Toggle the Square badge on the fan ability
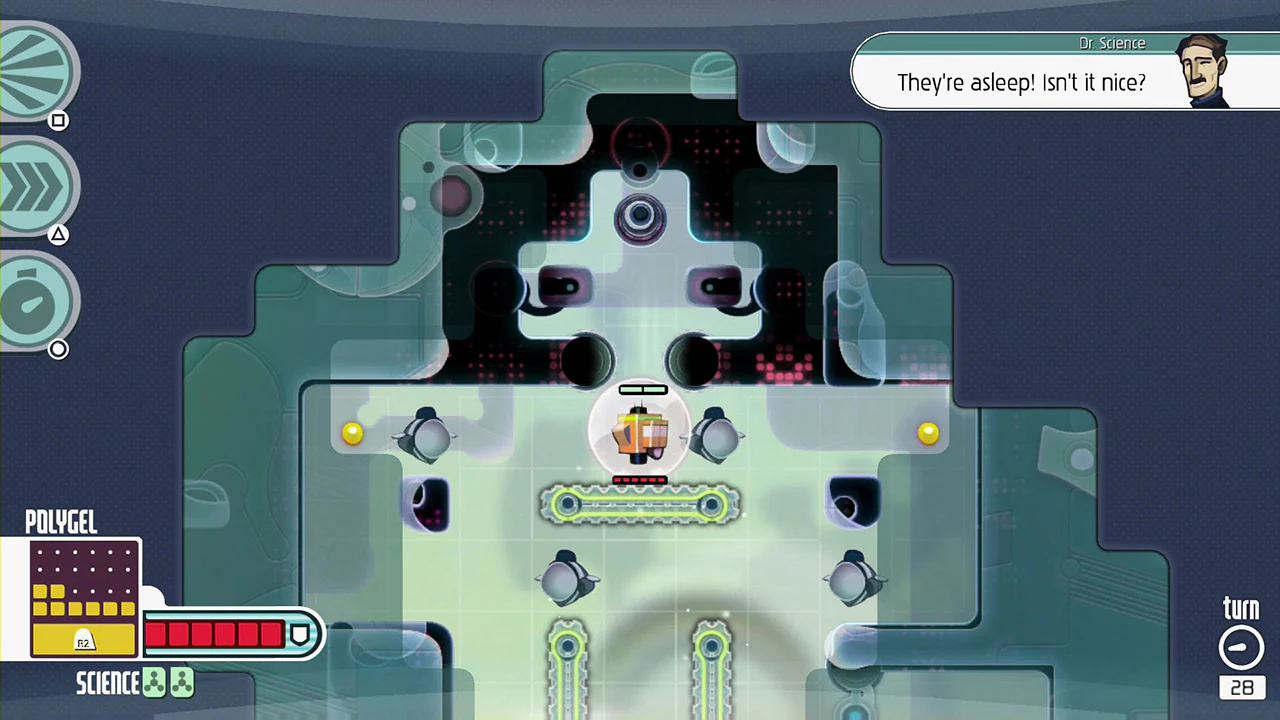Screen dimensions: 1280x720 (x=58, y=120)
